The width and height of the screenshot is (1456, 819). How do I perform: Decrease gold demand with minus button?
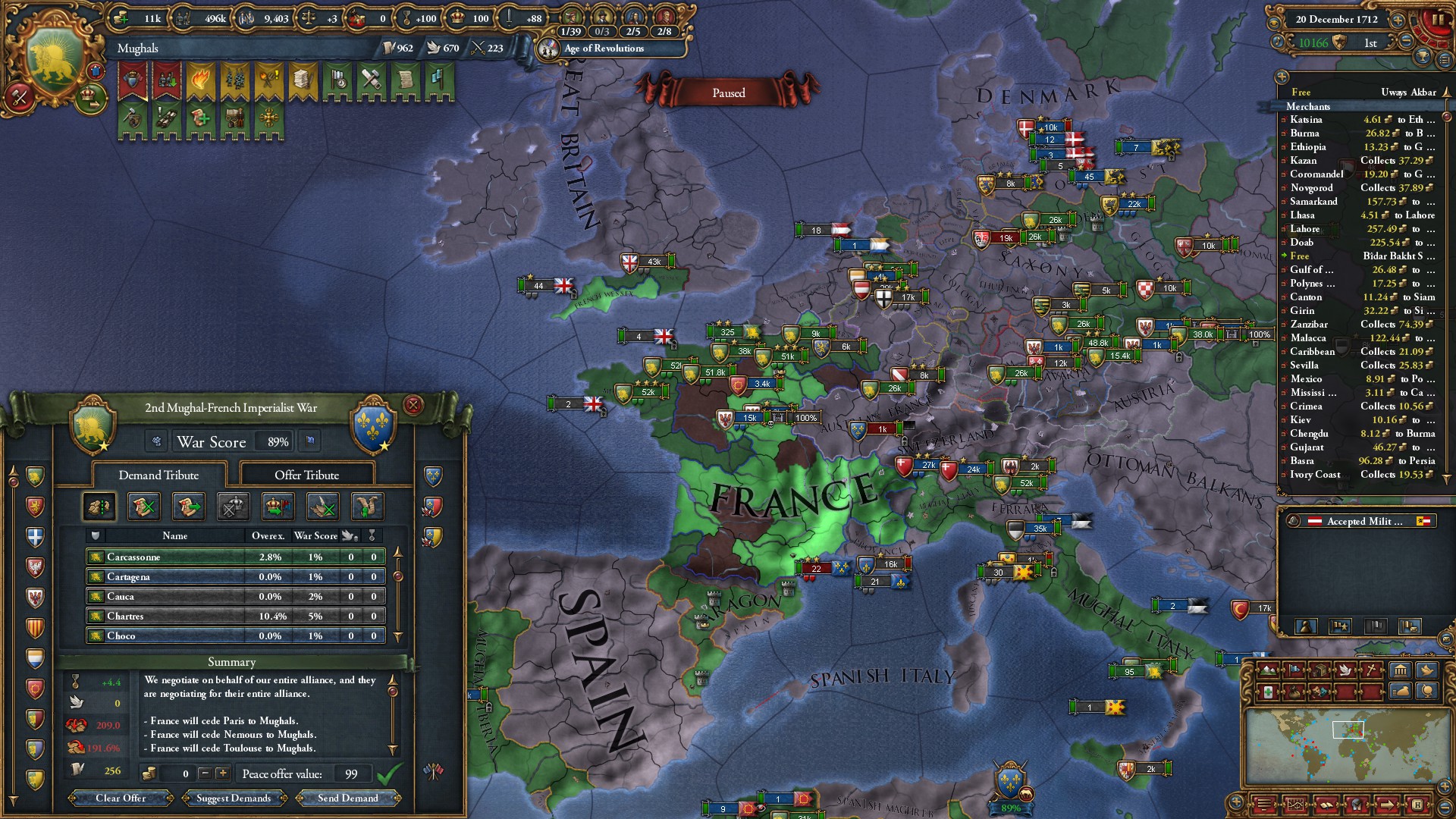click(204, 773)
